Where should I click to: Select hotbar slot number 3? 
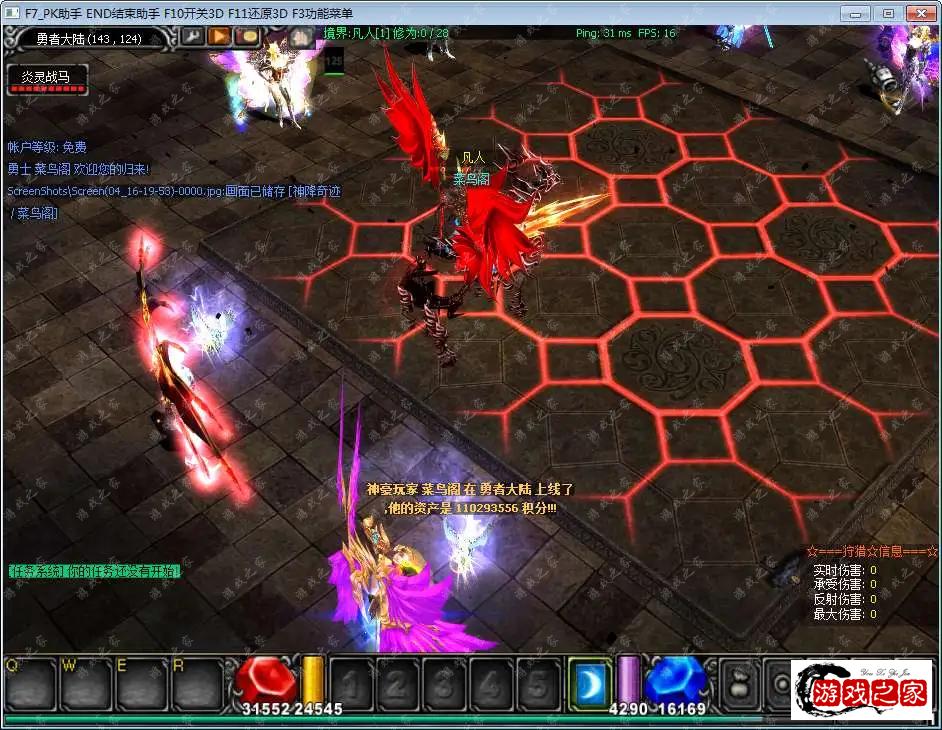point(445,684)
